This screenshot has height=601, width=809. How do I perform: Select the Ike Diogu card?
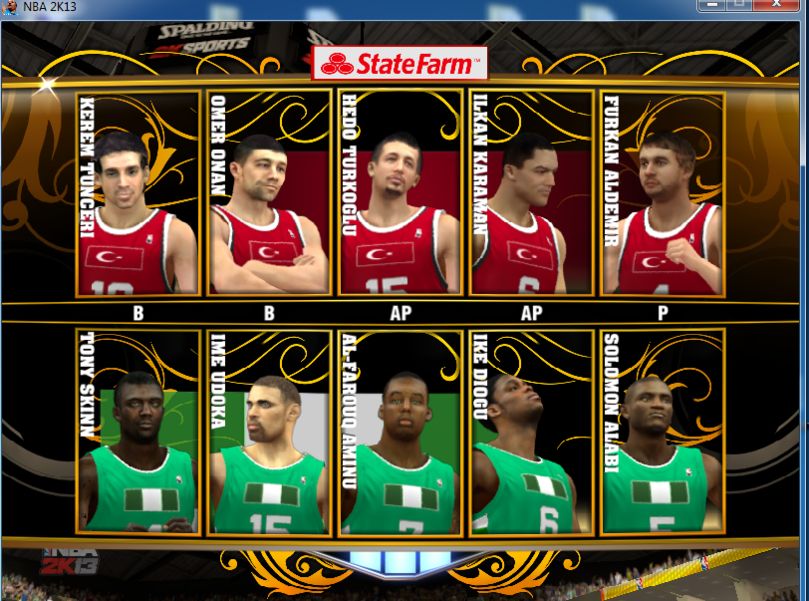coord(531,432)
